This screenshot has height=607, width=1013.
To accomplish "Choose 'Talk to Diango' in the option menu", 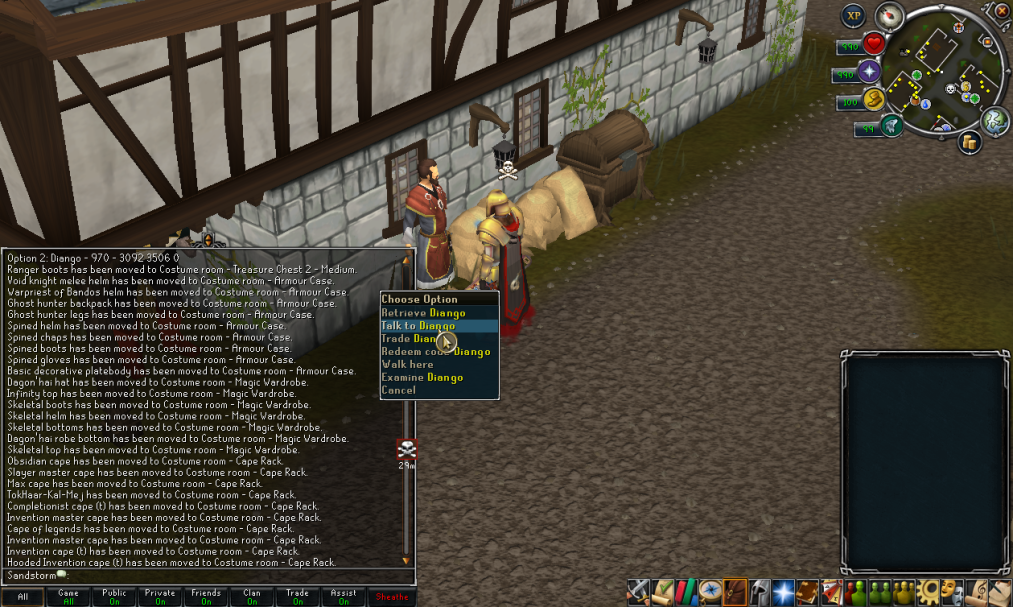I will [x=418, y=326].
